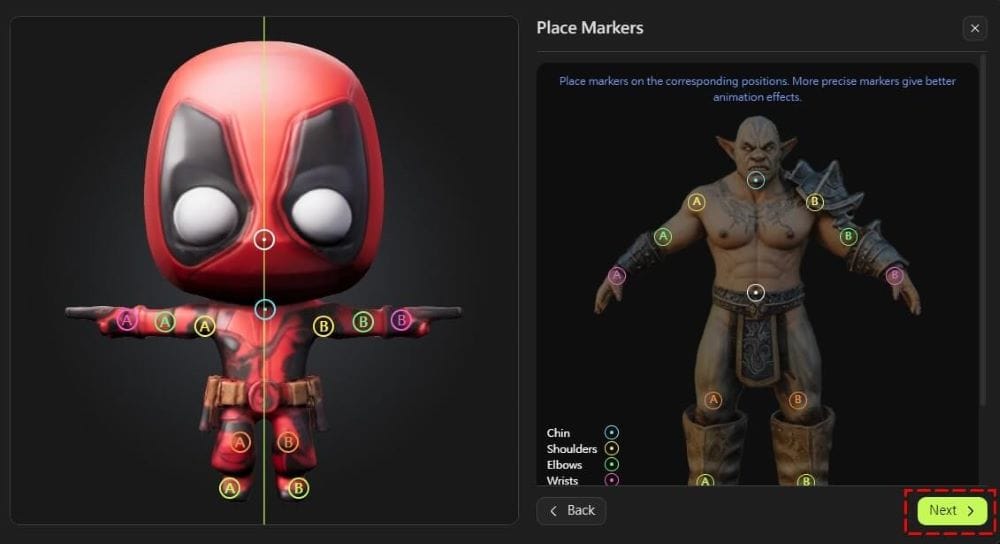Choose green elbow marker A on Deadpool
The height and width of the screenshot is (544, 1000).
pos(165,322)
